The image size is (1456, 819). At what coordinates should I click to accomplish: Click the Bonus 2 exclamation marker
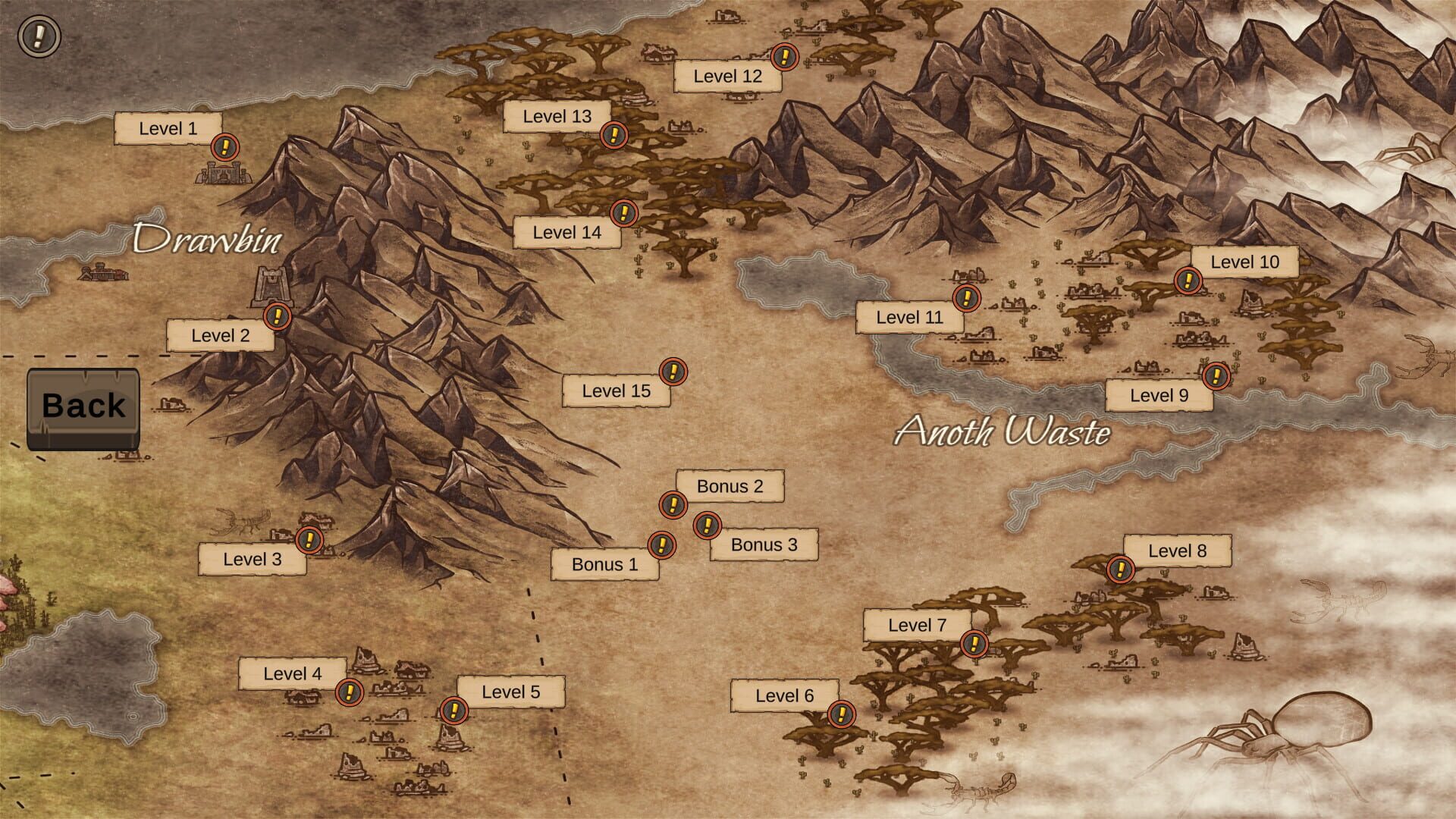click(x=672, y=504)
